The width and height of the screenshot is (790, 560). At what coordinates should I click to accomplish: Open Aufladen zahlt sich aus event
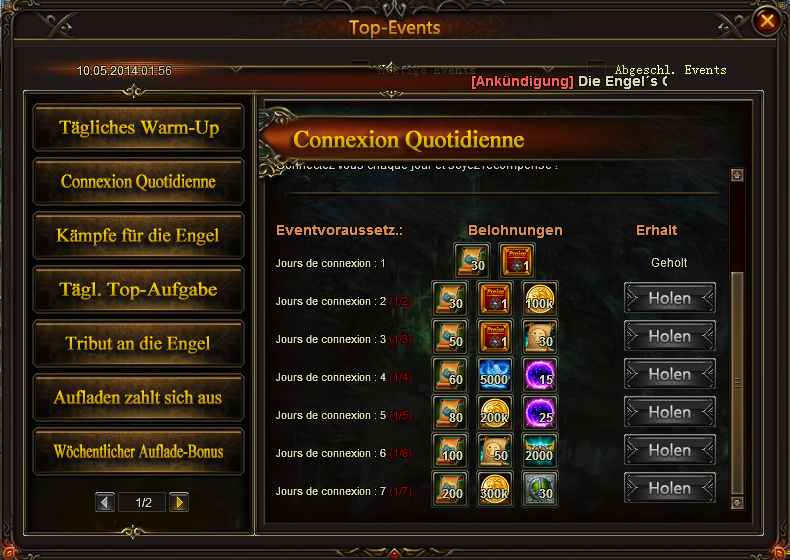139,398
